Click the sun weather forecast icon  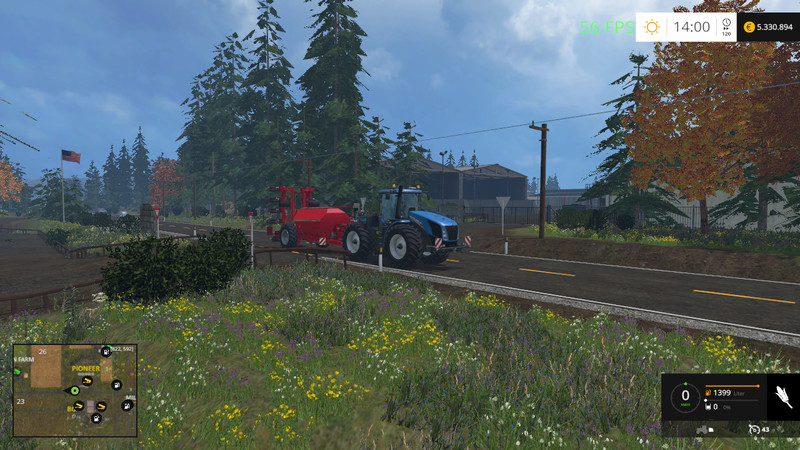point(652,27)
